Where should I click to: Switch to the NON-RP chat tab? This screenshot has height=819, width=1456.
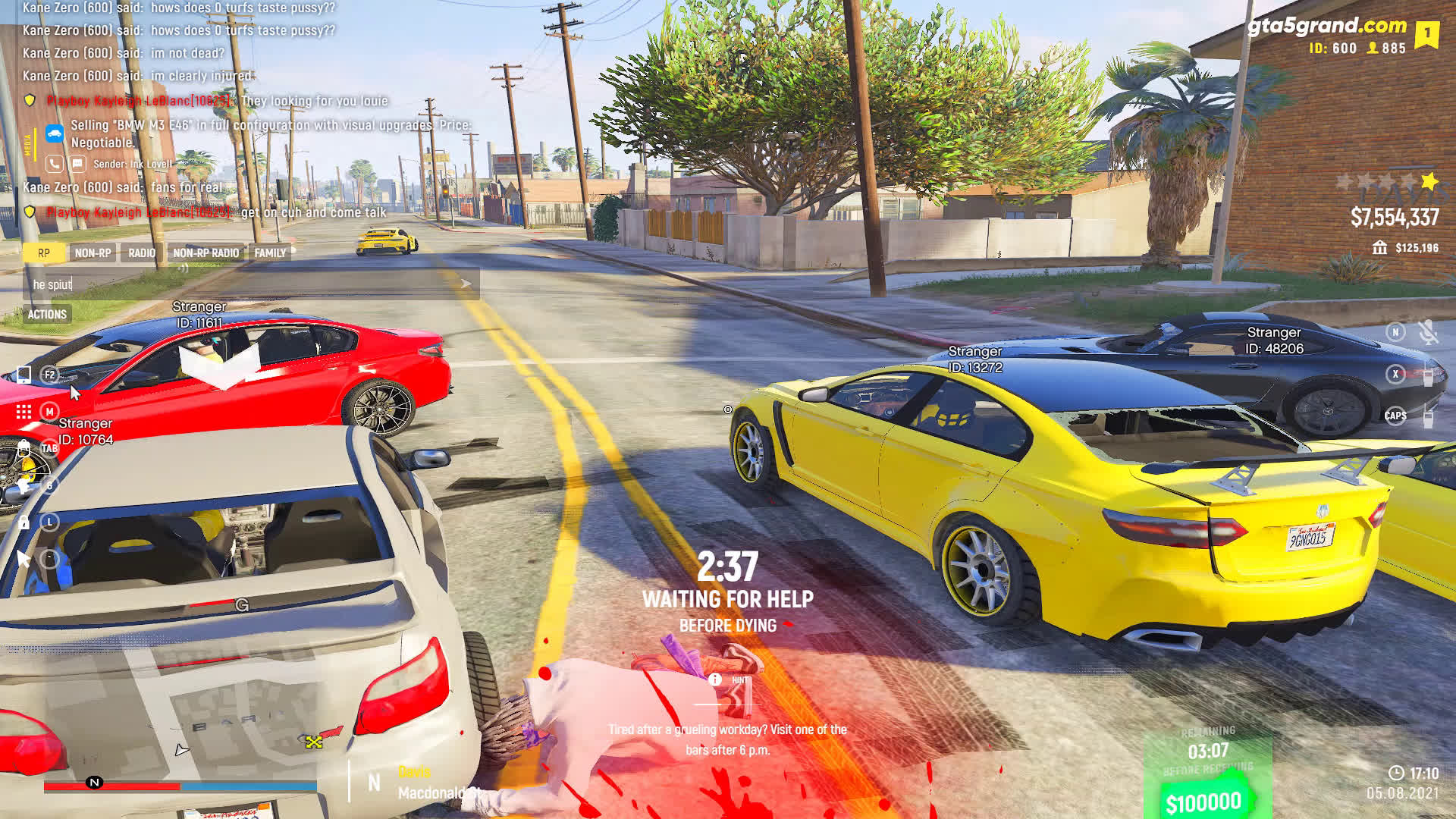93,253
